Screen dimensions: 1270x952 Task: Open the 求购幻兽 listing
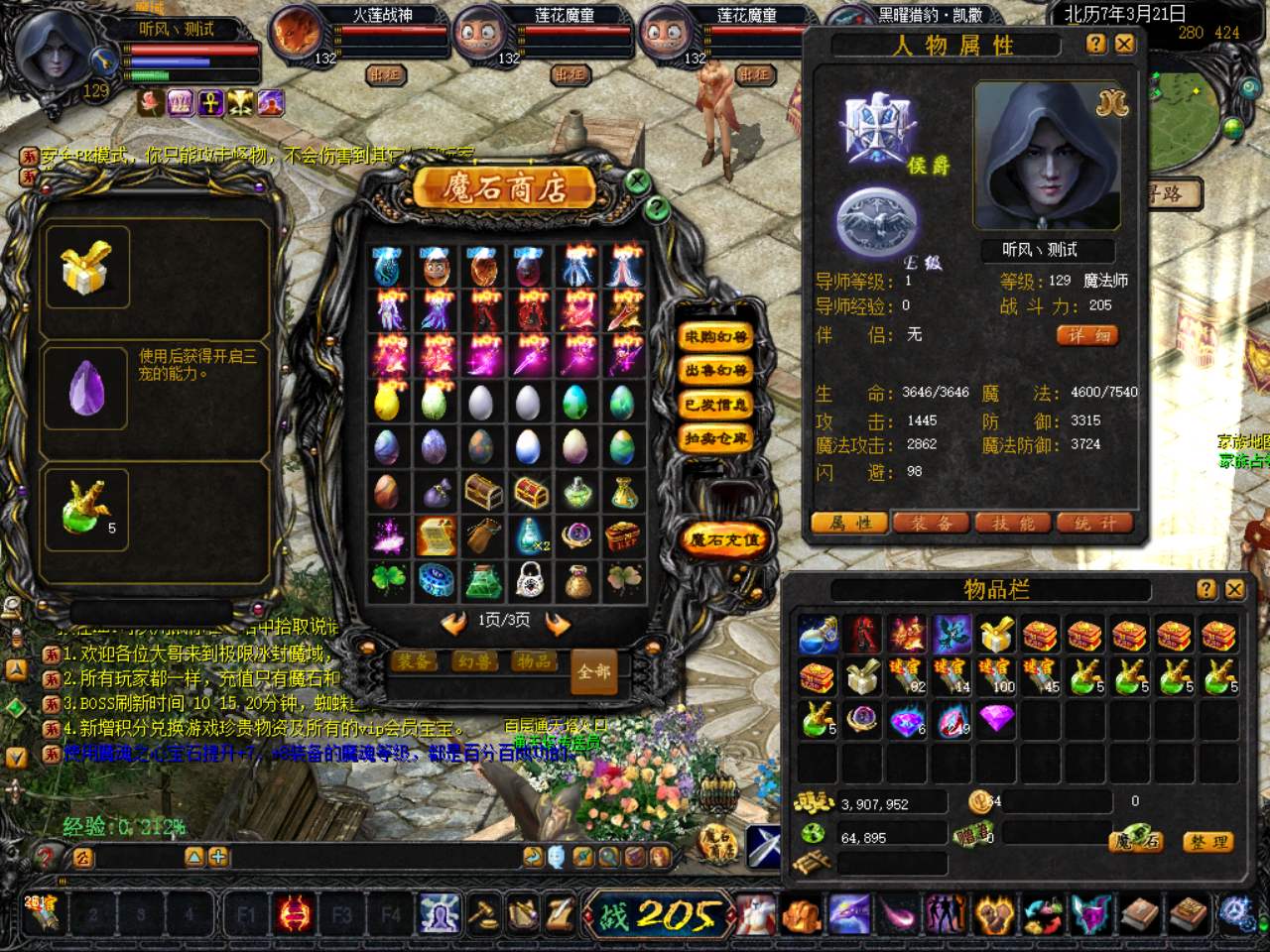point(714,337)
